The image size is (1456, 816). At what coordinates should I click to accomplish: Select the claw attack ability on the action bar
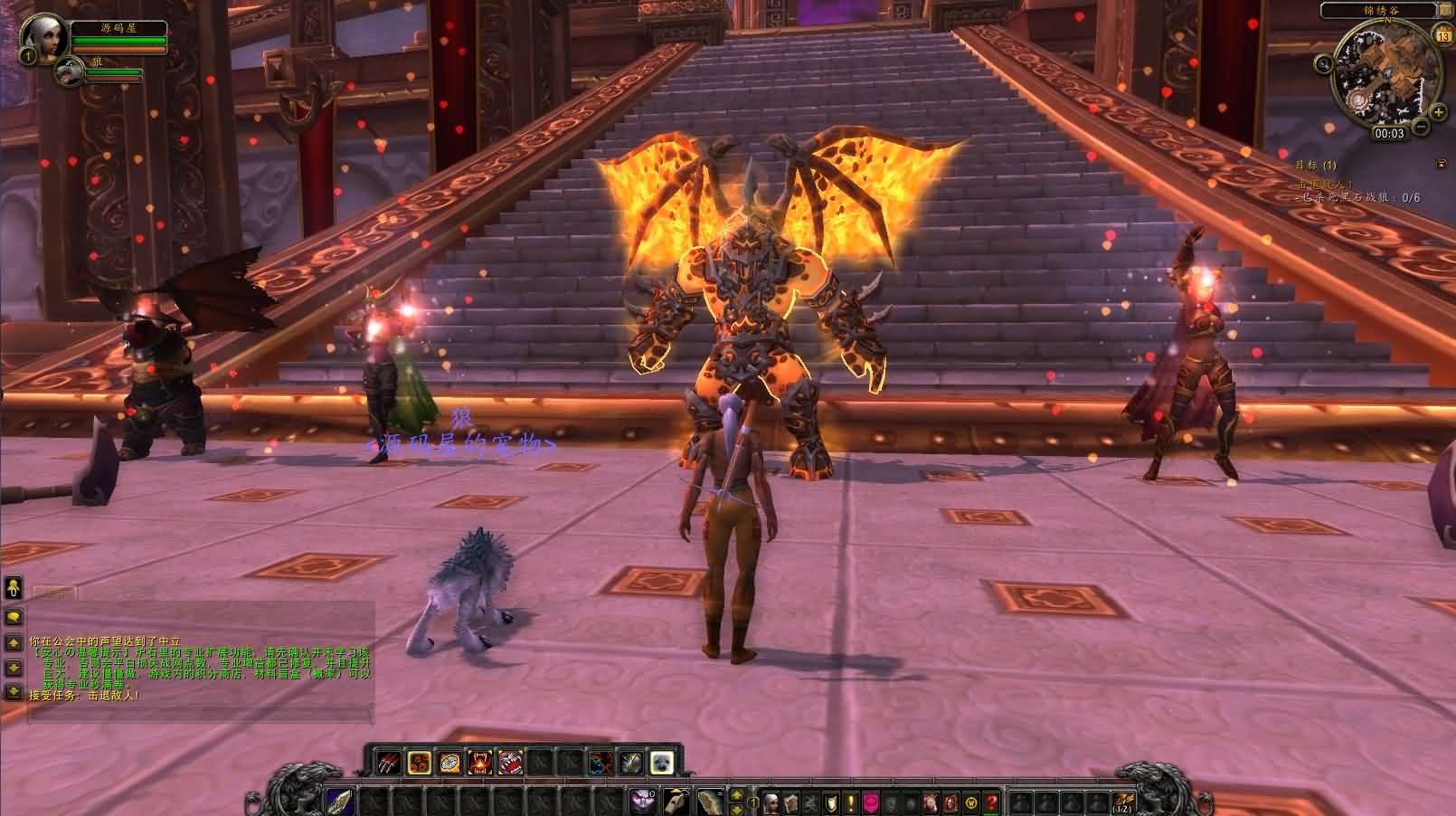[388, 761]
